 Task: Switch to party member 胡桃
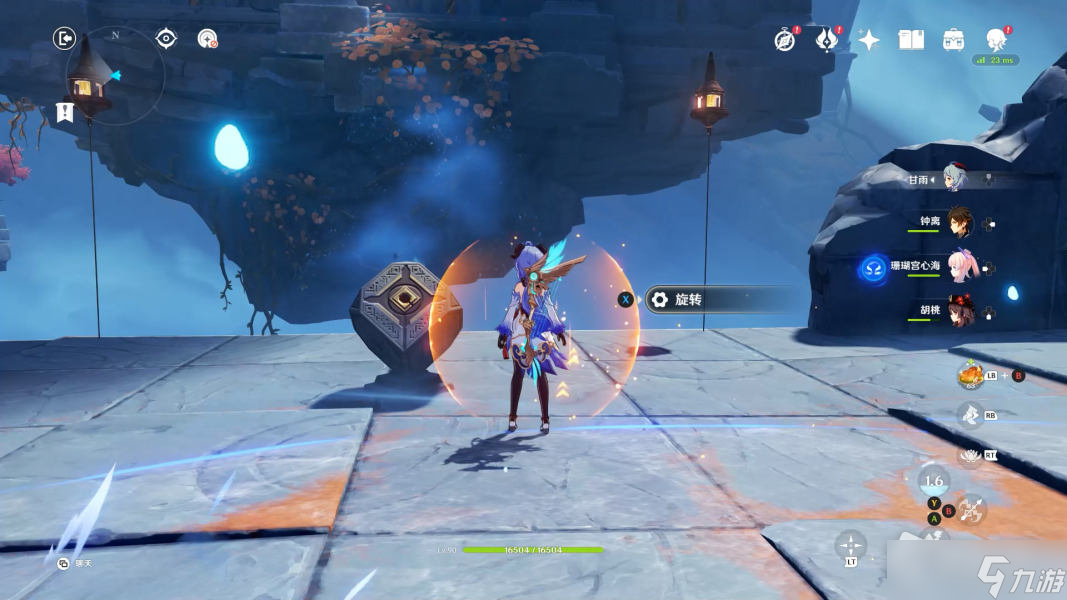[959, 310]
